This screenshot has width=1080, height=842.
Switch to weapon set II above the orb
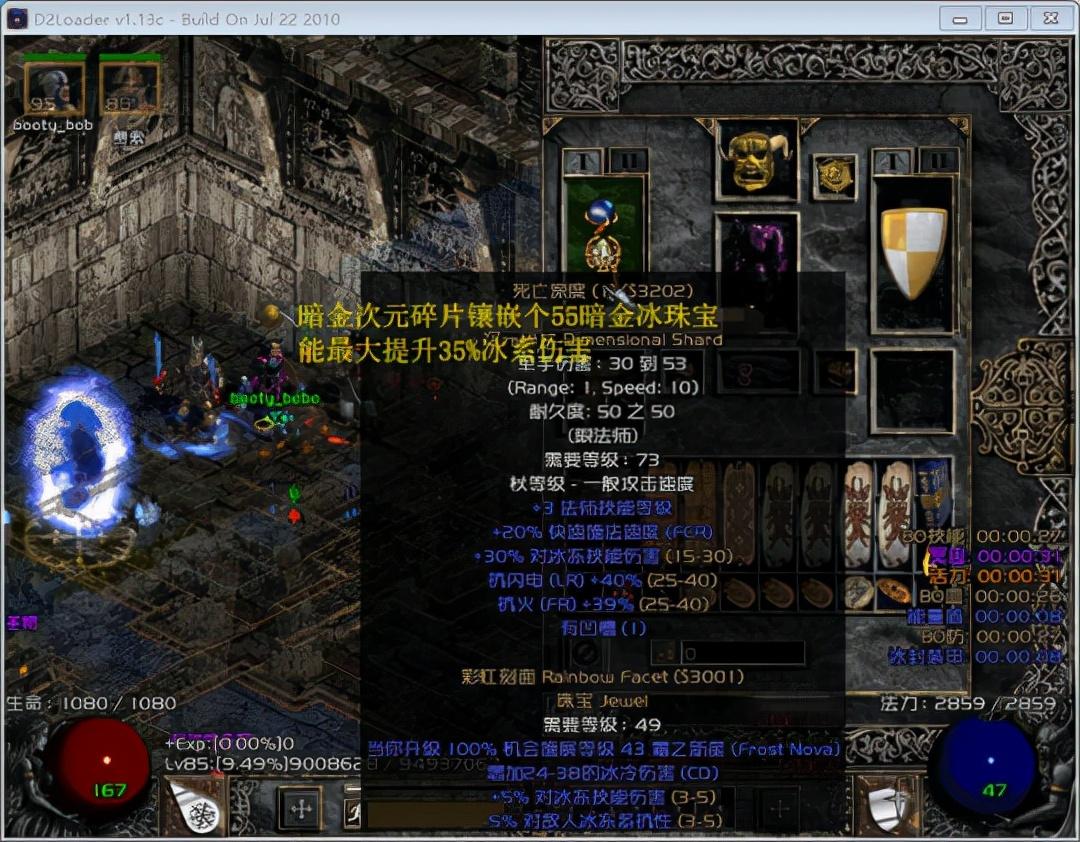tap(629, 161)
